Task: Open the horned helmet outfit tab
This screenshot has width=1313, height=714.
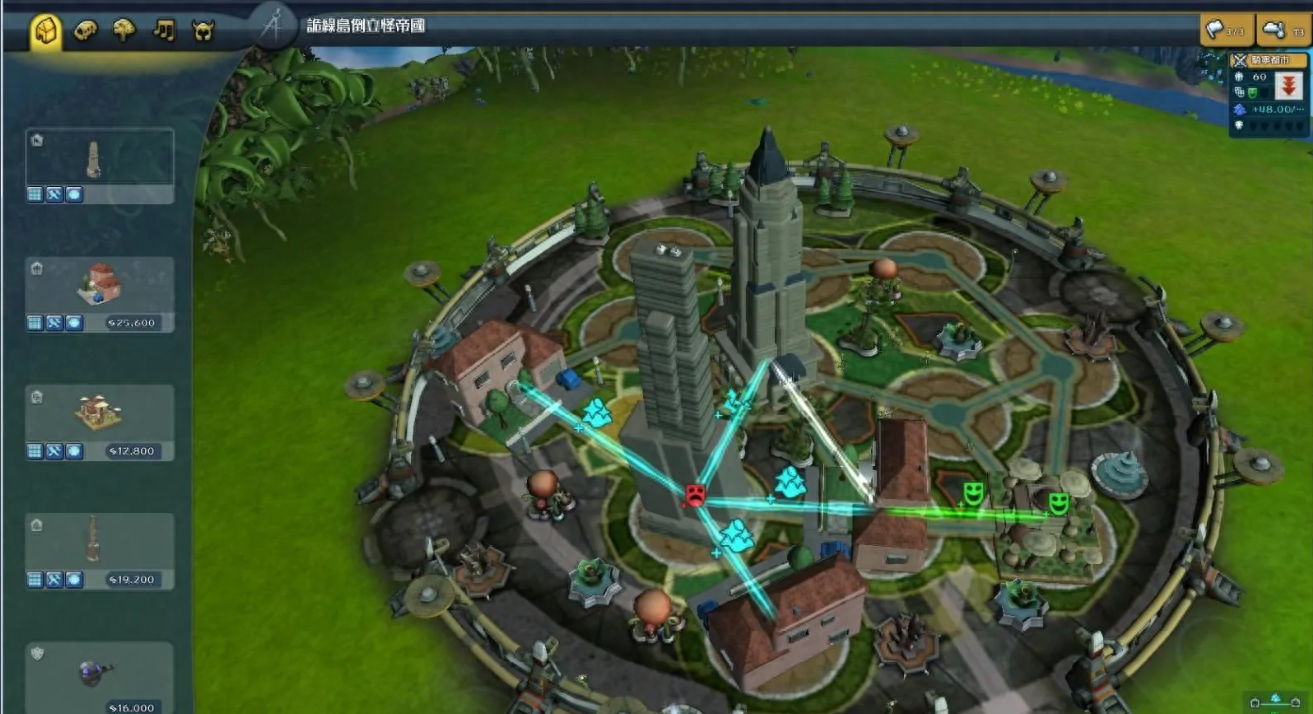Action: [x=203, y=31]
